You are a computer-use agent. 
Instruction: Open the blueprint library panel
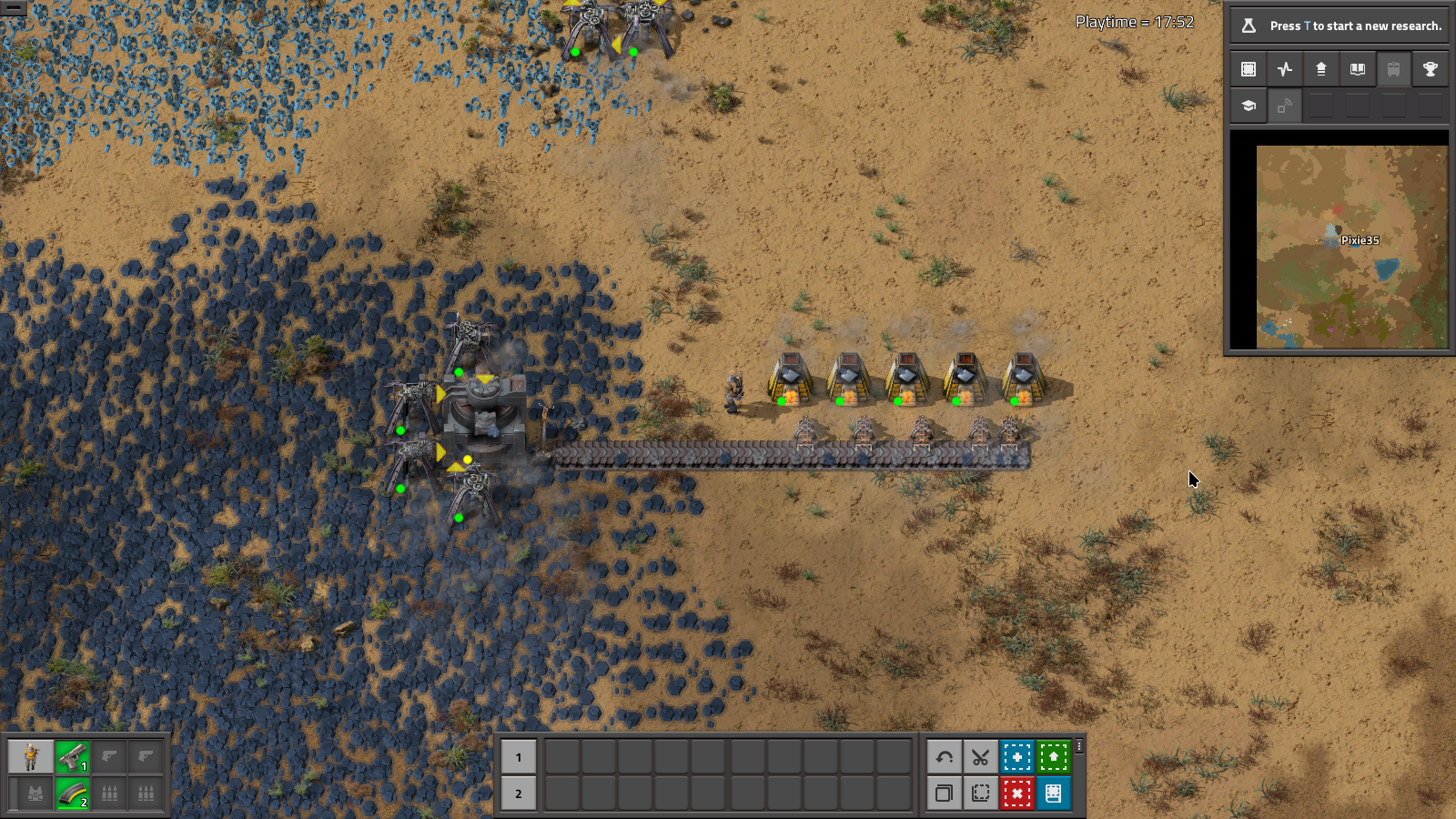coord(1248,68)
